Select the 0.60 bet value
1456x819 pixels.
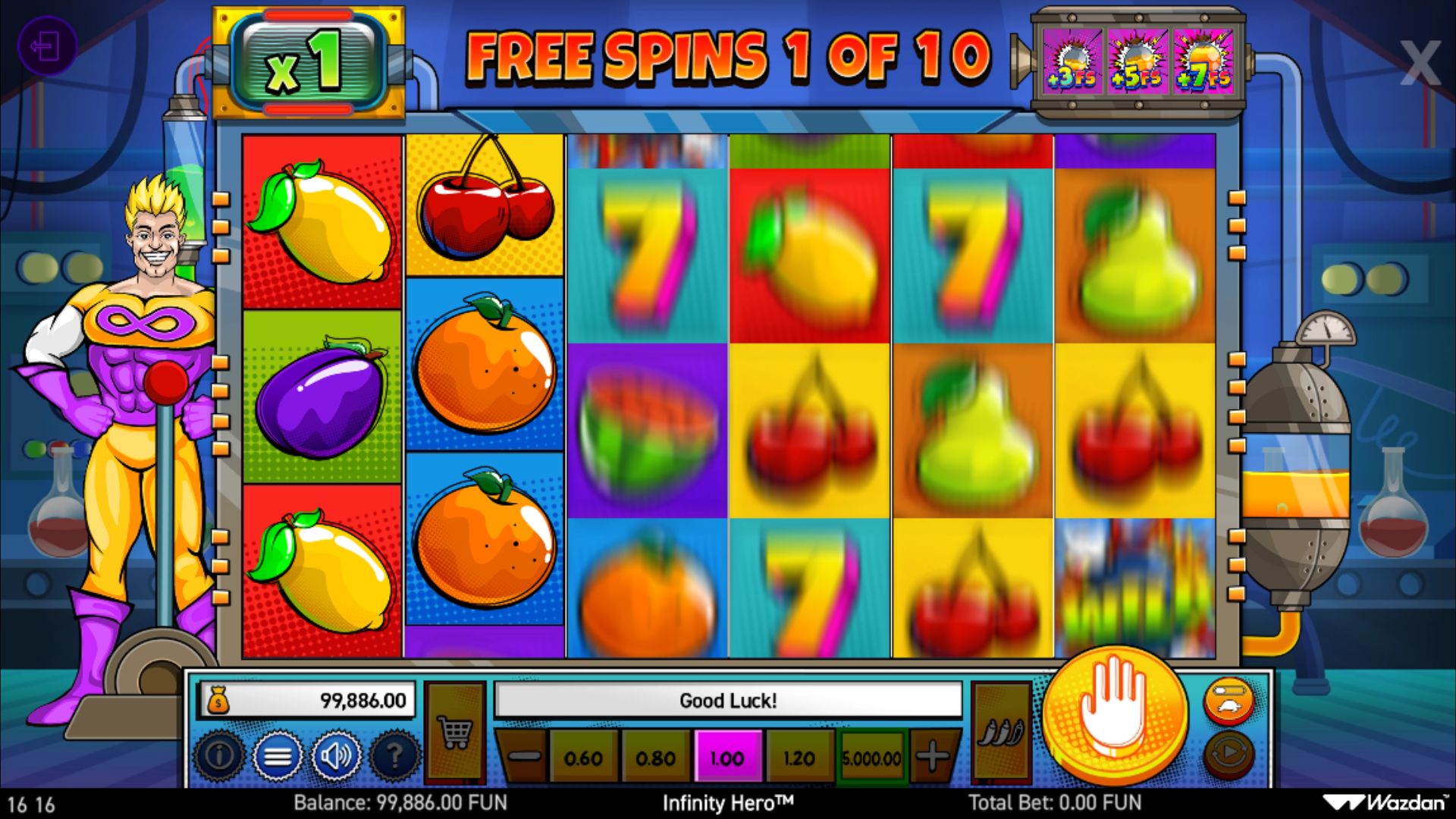tap(583, 757)
